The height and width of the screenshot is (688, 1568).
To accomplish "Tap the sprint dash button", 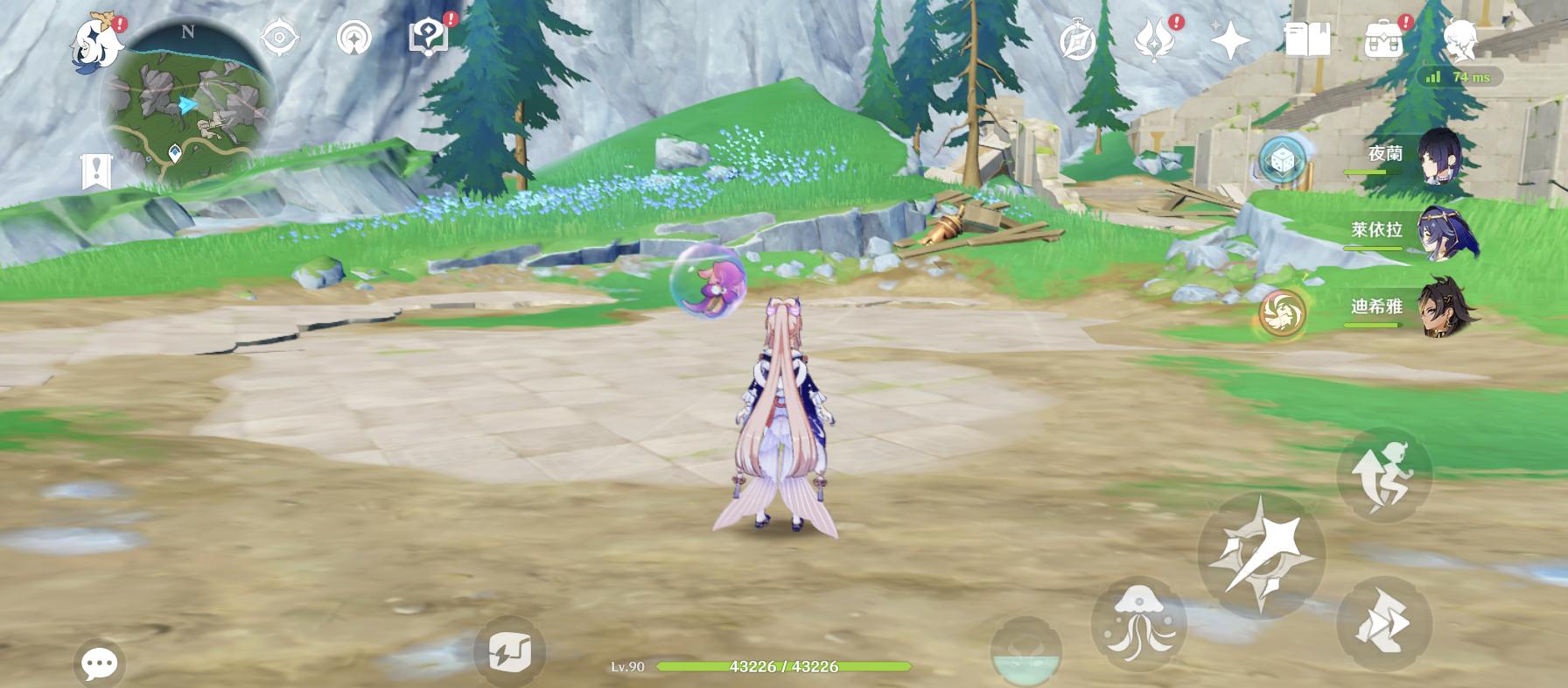I will pyautogui.click(x=1383, y=624).
